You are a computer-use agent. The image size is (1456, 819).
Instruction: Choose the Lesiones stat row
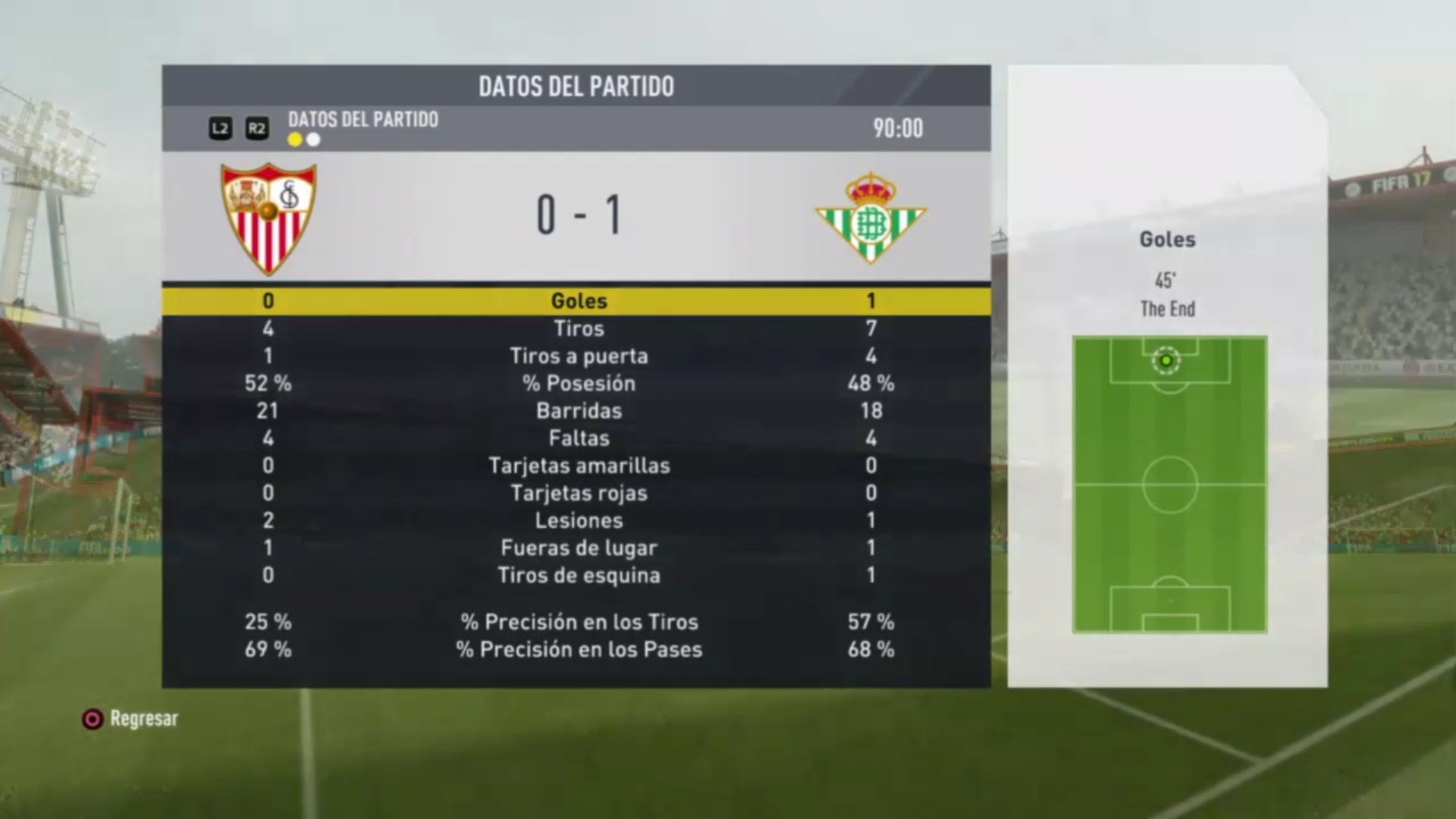click(x=578, y=520)
